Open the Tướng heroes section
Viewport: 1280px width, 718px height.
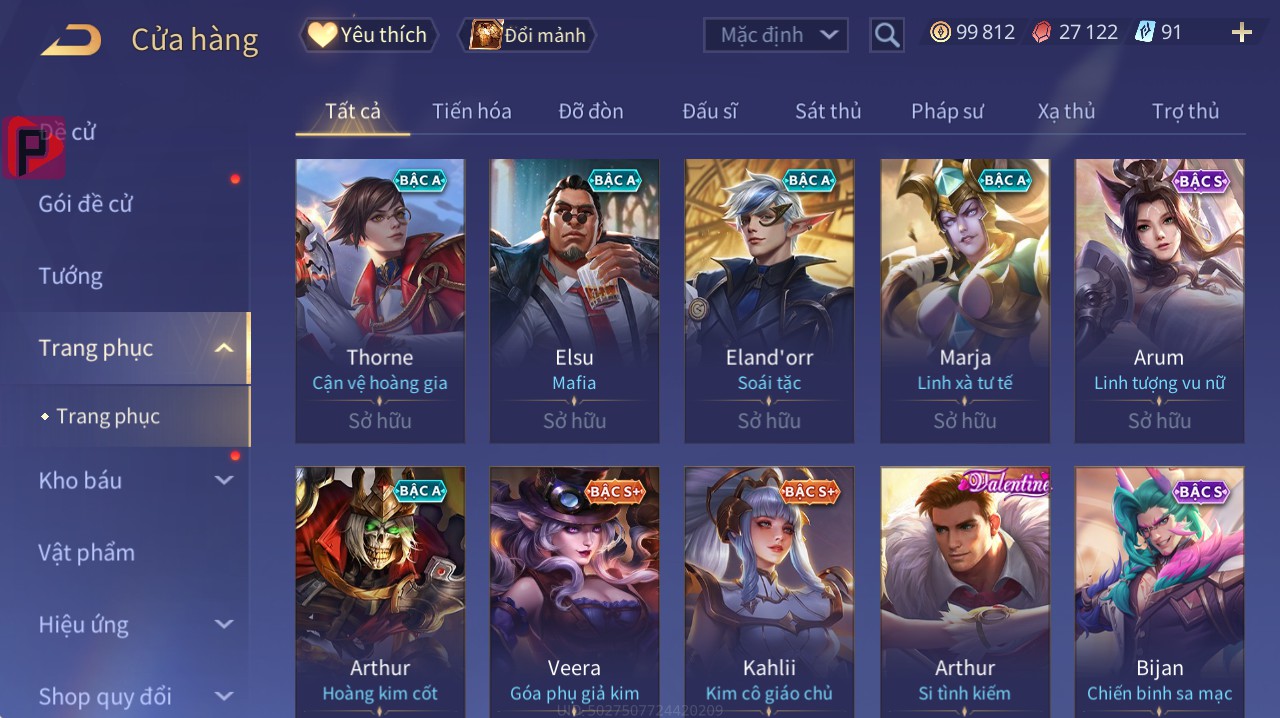click(x=70, y=276)
